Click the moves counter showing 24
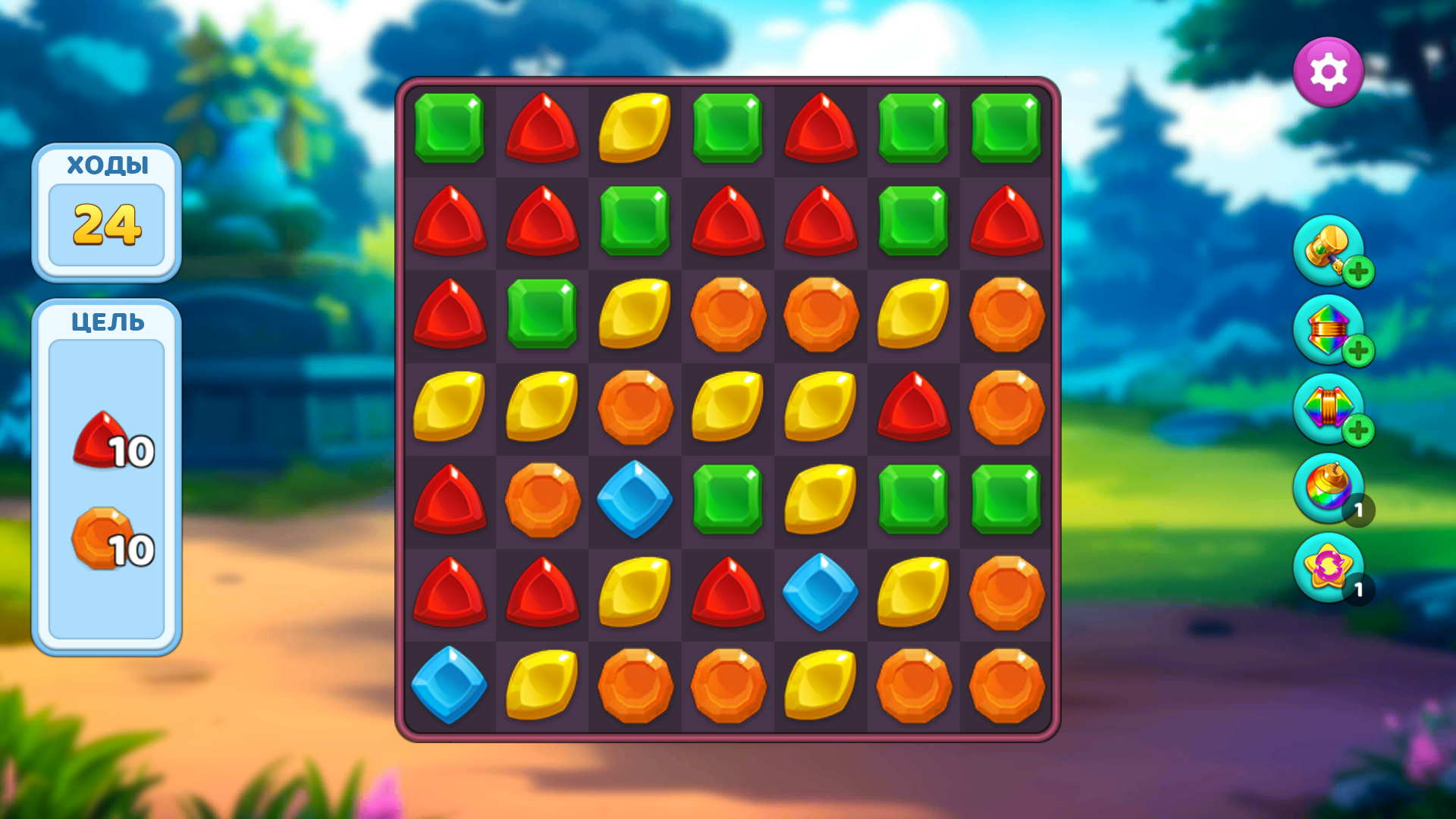Viewport: 1456px width, 819px height. click(106, 223)
